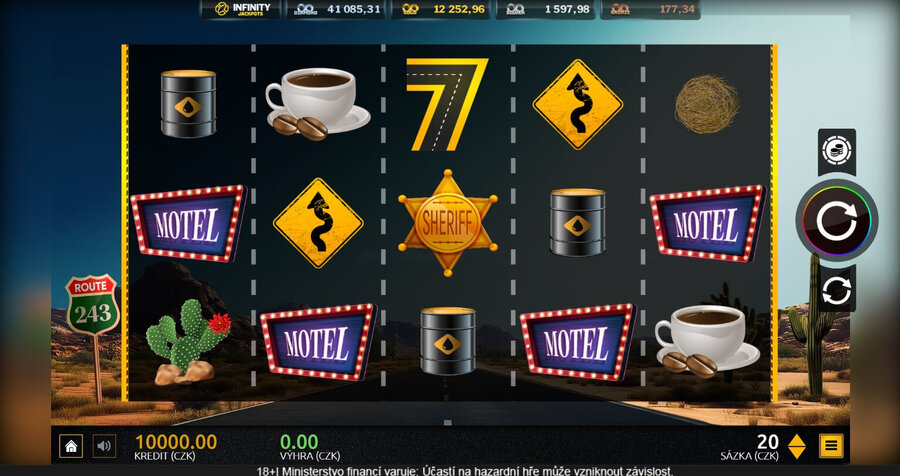The width and height of the screenshot is (900, 476).
Task: Open the Infinity Jackpots panel
Action: coord(241,10)
